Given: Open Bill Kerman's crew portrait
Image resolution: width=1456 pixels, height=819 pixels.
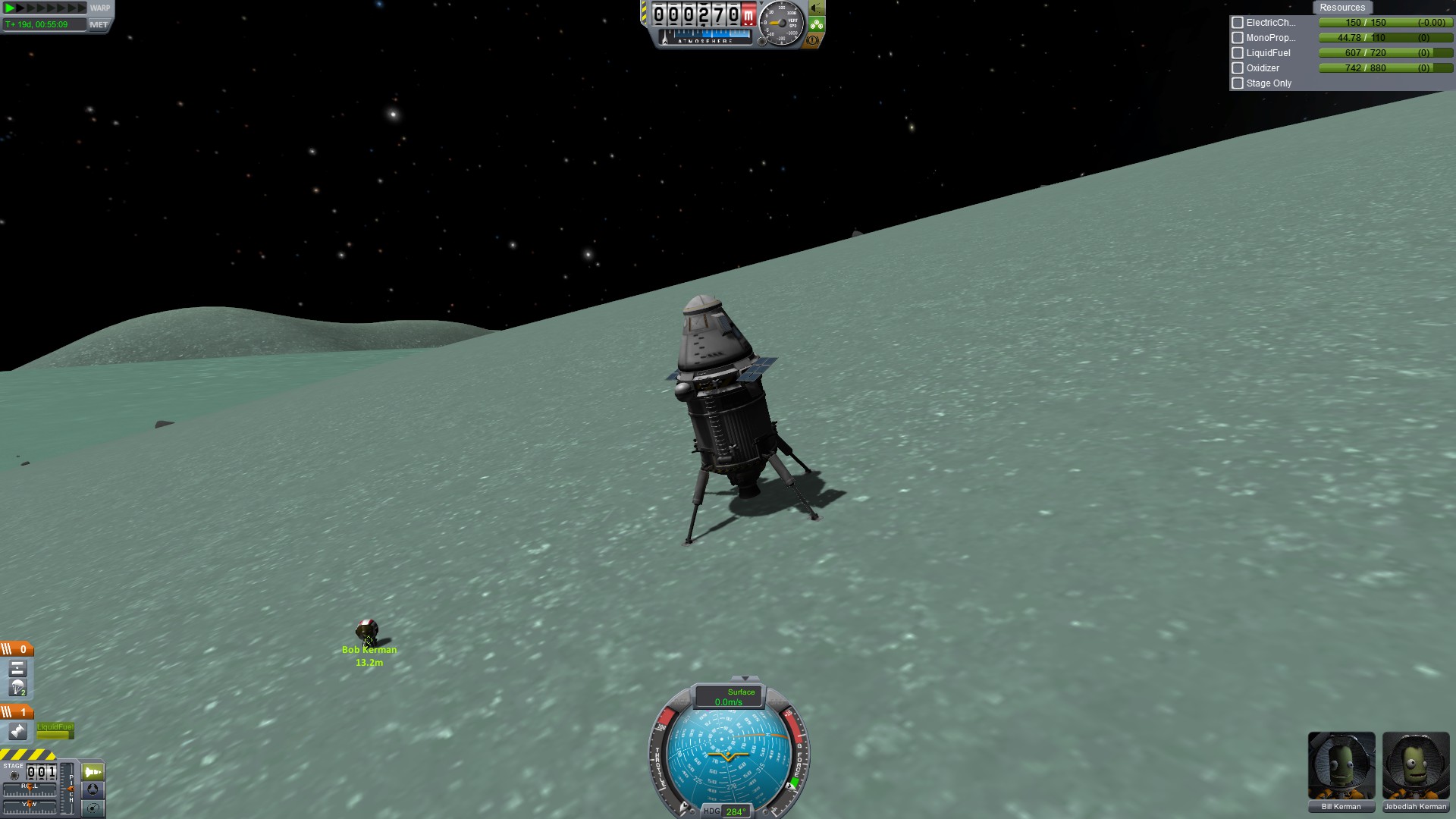Looking at the screenshot, I should pyautogui.click(x=1341, y=766).
